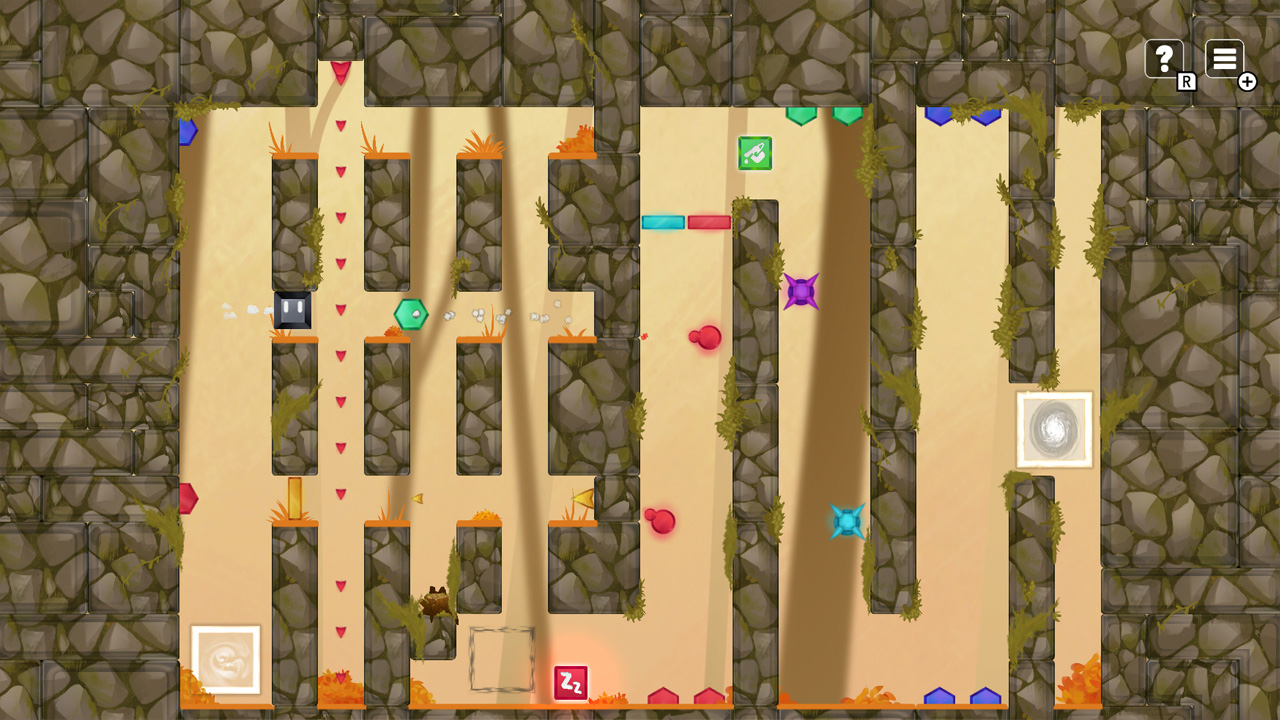The height and width of the screenshot is (720, 1280).
Task: Select the green power-up box with paint icon
Action: coord(754,152)
